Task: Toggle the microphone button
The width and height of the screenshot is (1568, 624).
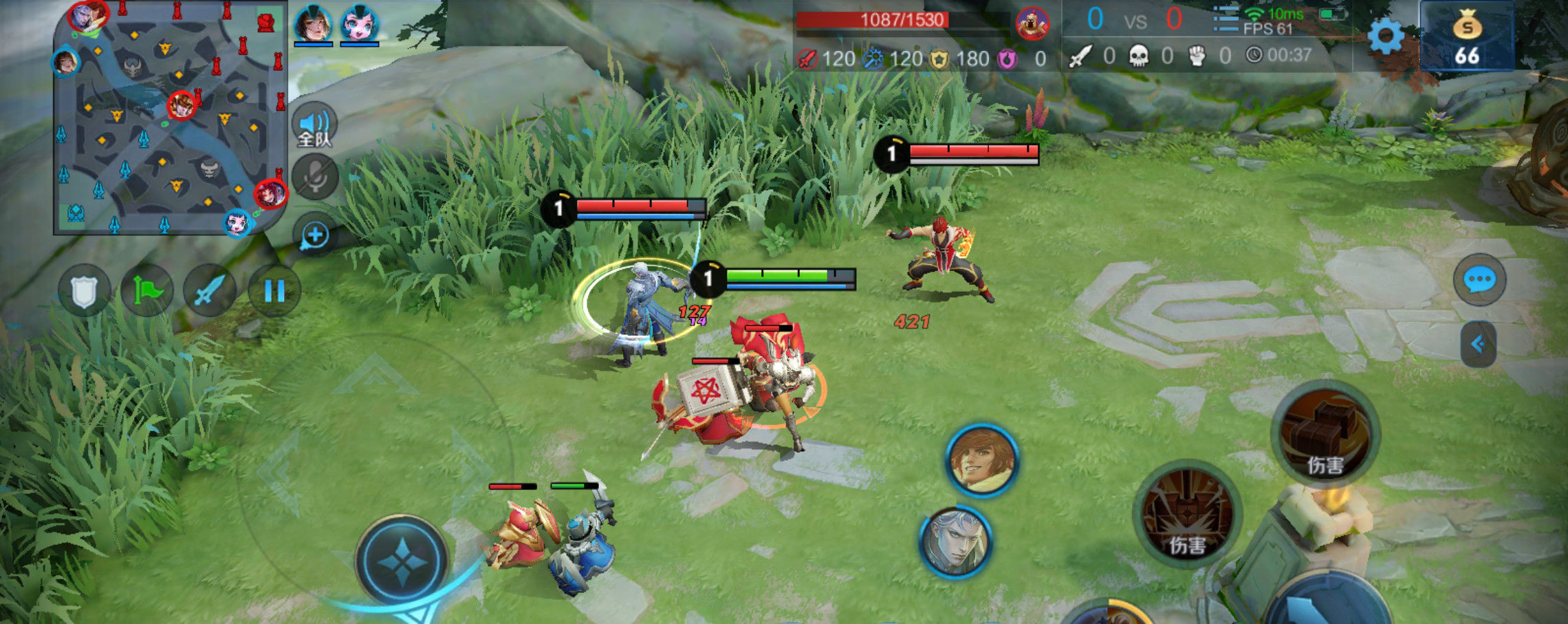Action: [315, 177]
